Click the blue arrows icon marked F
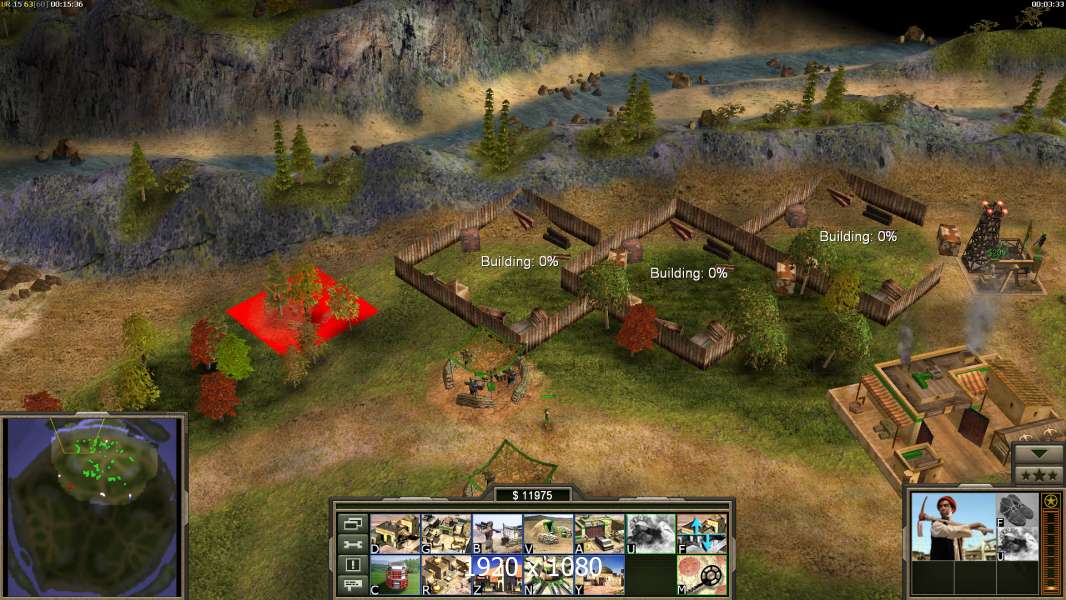The width and height of the screenshot is (1066, 600). [x=702, y=533]
